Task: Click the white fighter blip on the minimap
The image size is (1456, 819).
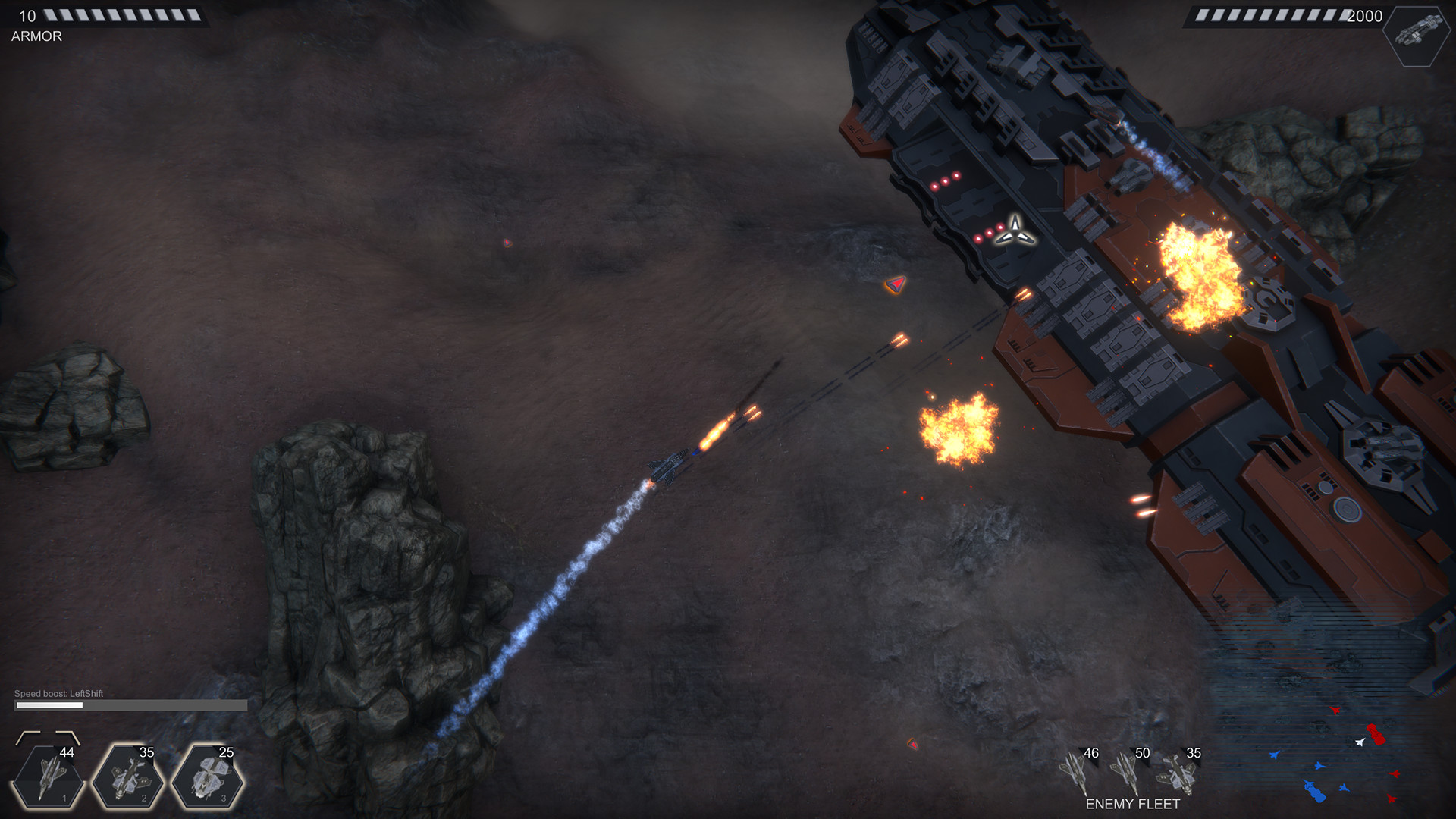Action: [1360, 742]
